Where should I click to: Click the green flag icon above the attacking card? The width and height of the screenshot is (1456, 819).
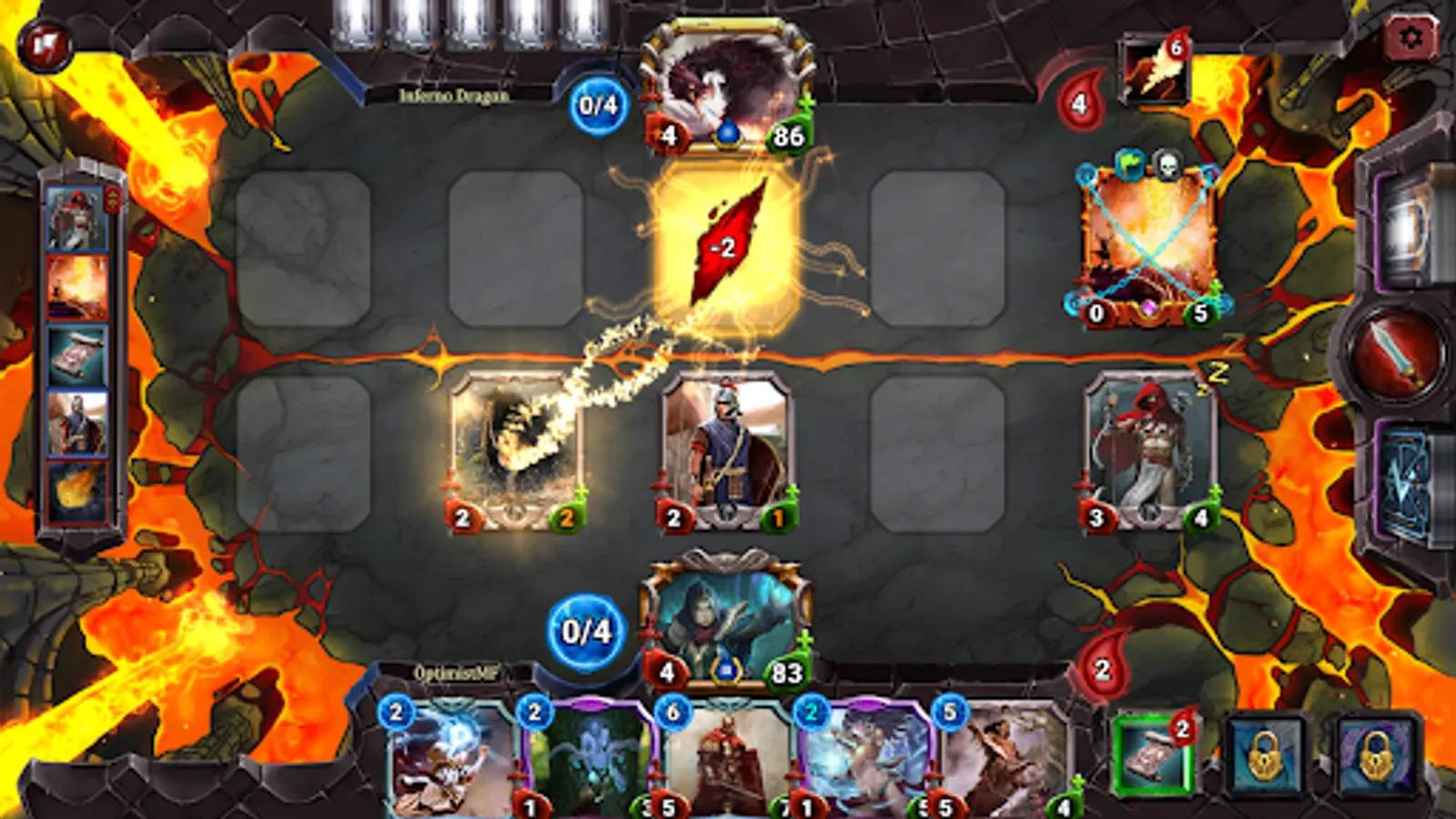(1128, 164)
